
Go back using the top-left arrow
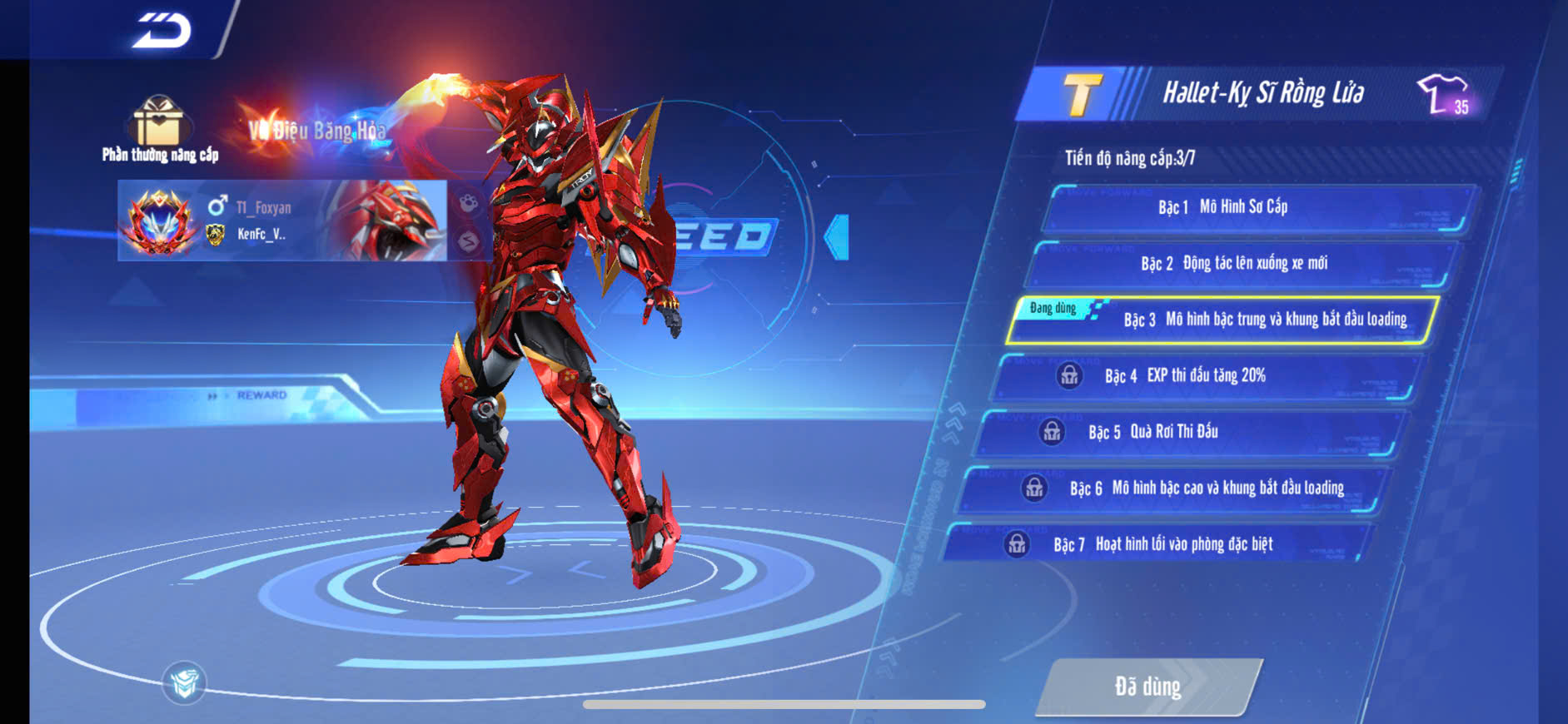pos(162,31)
